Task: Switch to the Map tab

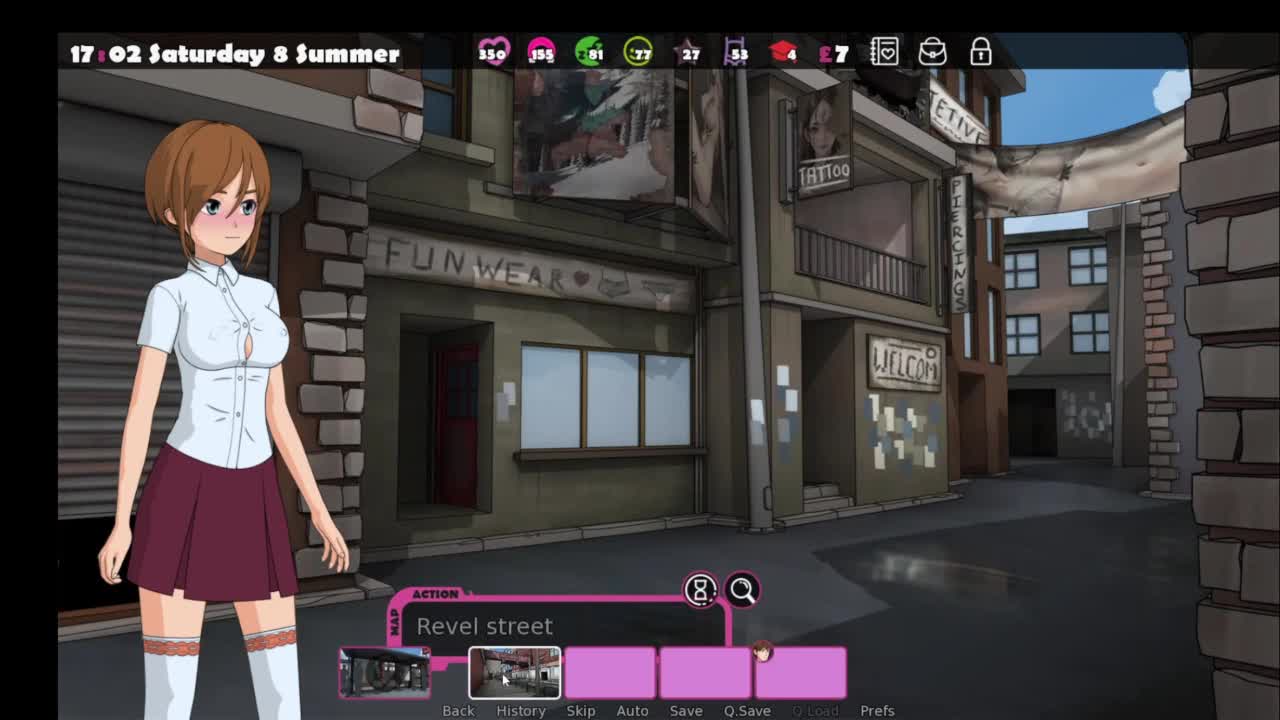Action: click(x=394, y=624)
